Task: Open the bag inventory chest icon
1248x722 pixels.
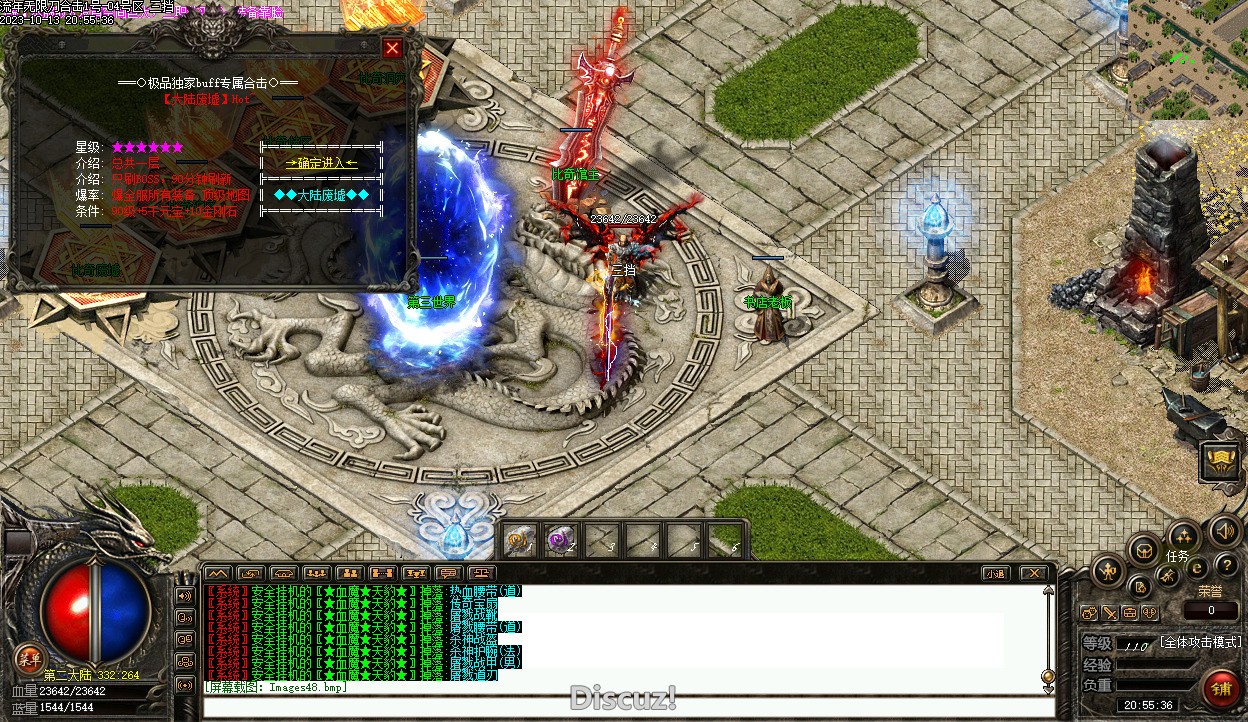Action: 1143,549
